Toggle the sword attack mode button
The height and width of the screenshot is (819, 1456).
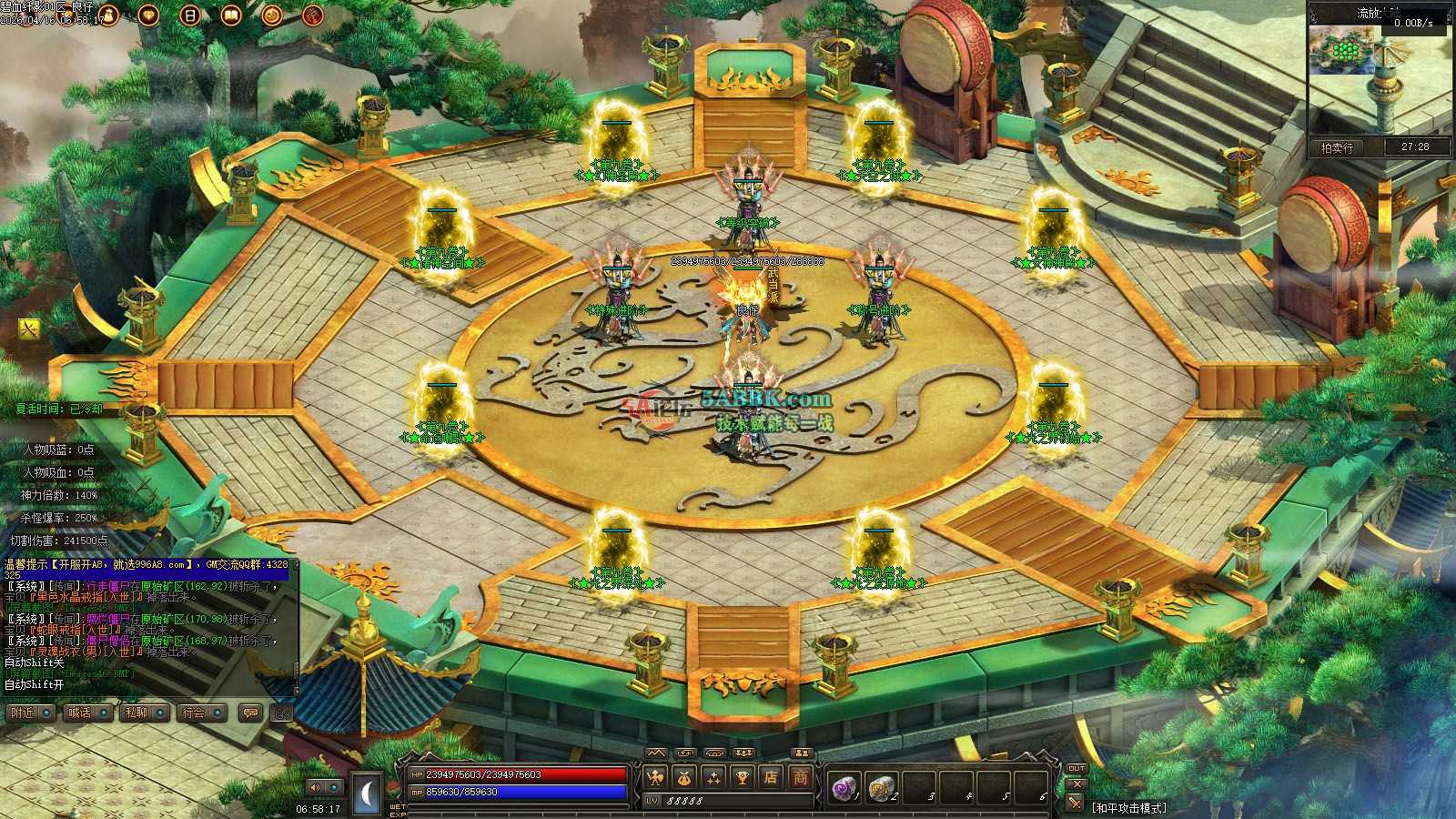(1077, 803)
